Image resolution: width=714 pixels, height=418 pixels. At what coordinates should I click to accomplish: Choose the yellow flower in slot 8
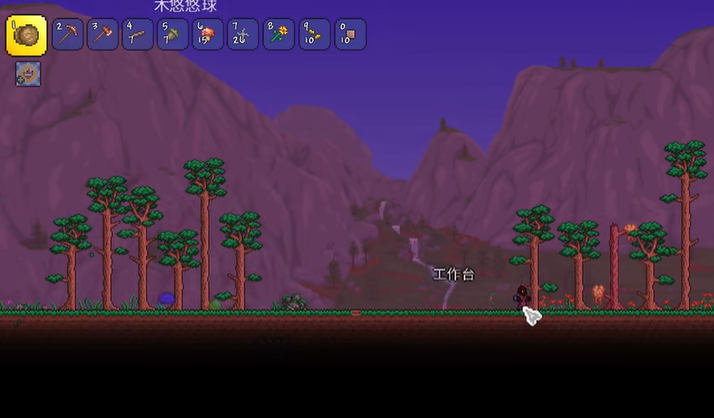pos(278,34)
